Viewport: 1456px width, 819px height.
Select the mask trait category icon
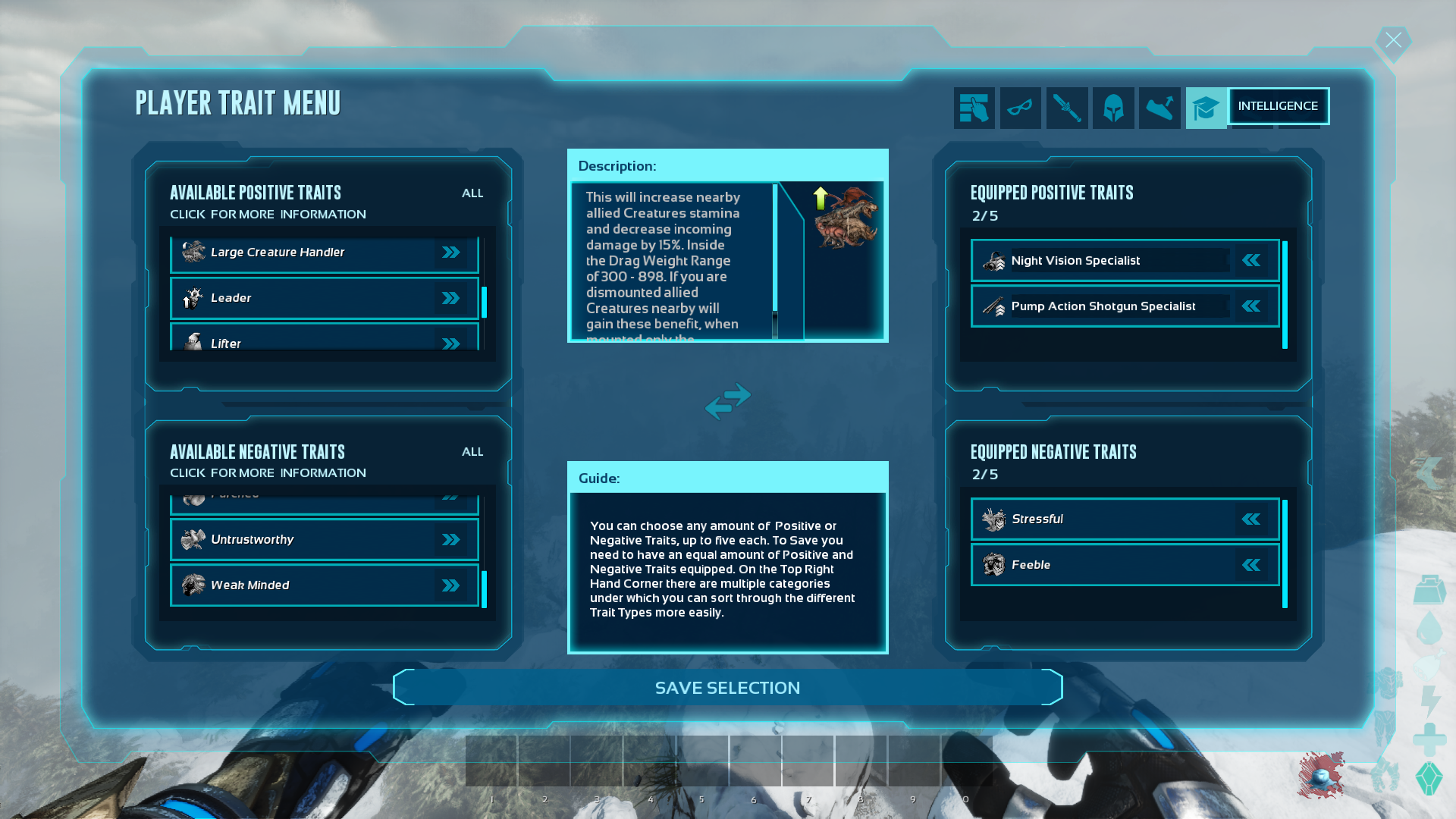click(x=1021, y=107)
